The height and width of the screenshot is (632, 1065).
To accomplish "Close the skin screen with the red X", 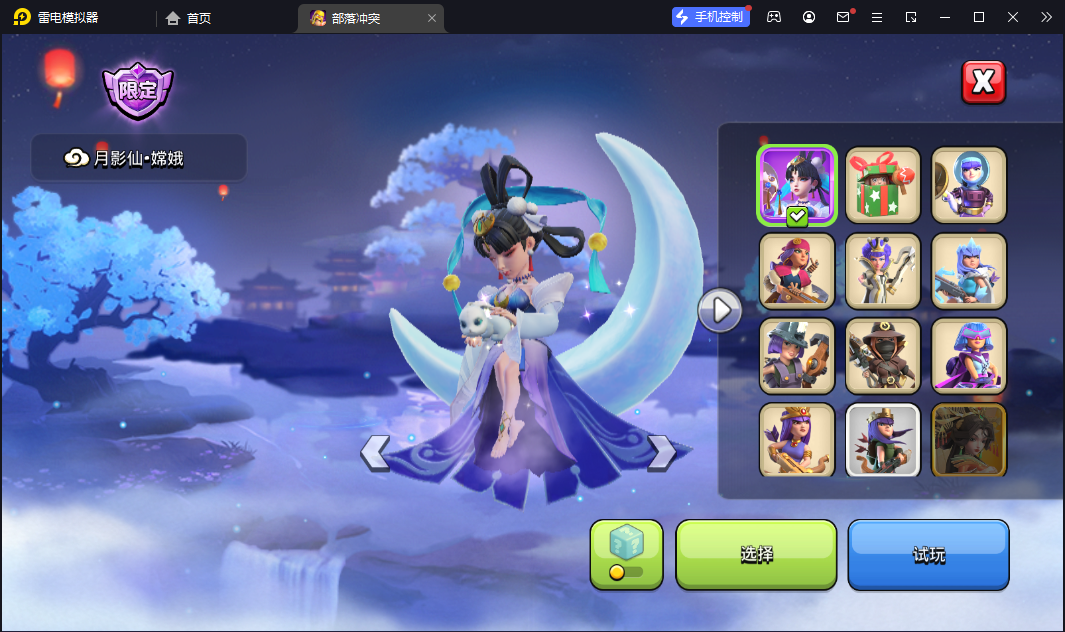I will pos(983,83).
